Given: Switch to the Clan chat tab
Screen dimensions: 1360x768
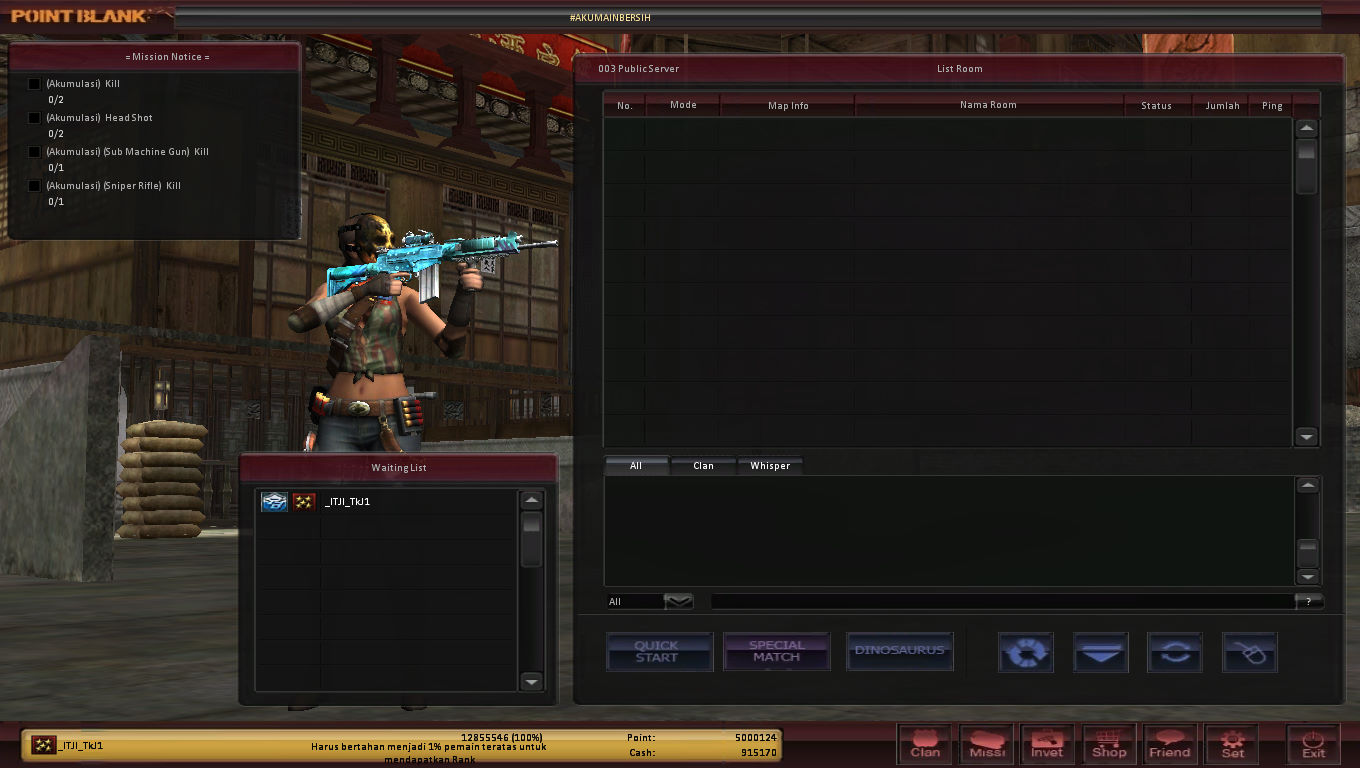Looking at the screenshot, I should [x=703, y=465].
